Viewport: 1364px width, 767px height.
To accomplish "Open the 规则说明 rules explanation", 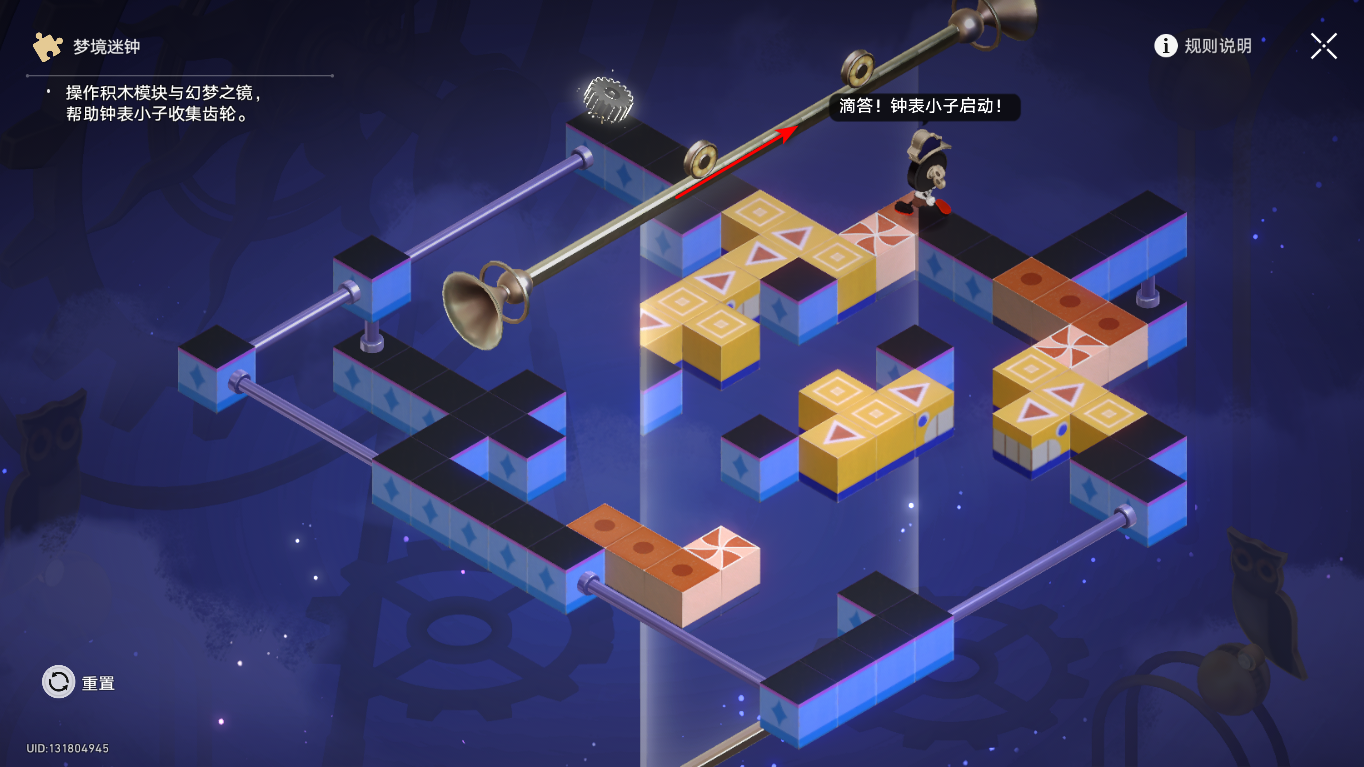I will point(1203,46).
